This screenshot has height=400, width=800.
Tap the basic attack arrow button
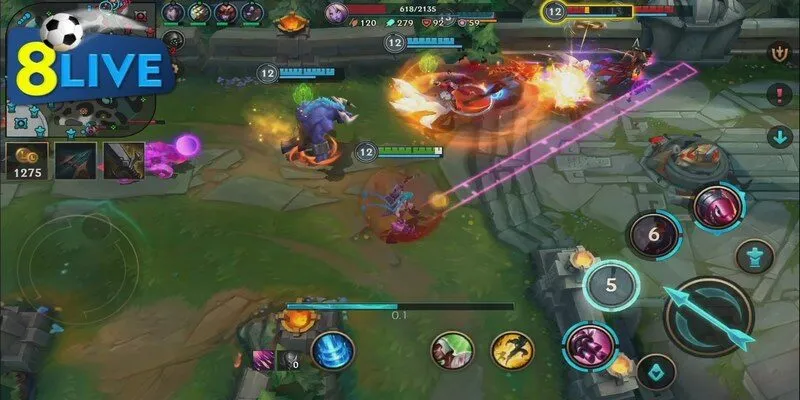coord(708,316)
